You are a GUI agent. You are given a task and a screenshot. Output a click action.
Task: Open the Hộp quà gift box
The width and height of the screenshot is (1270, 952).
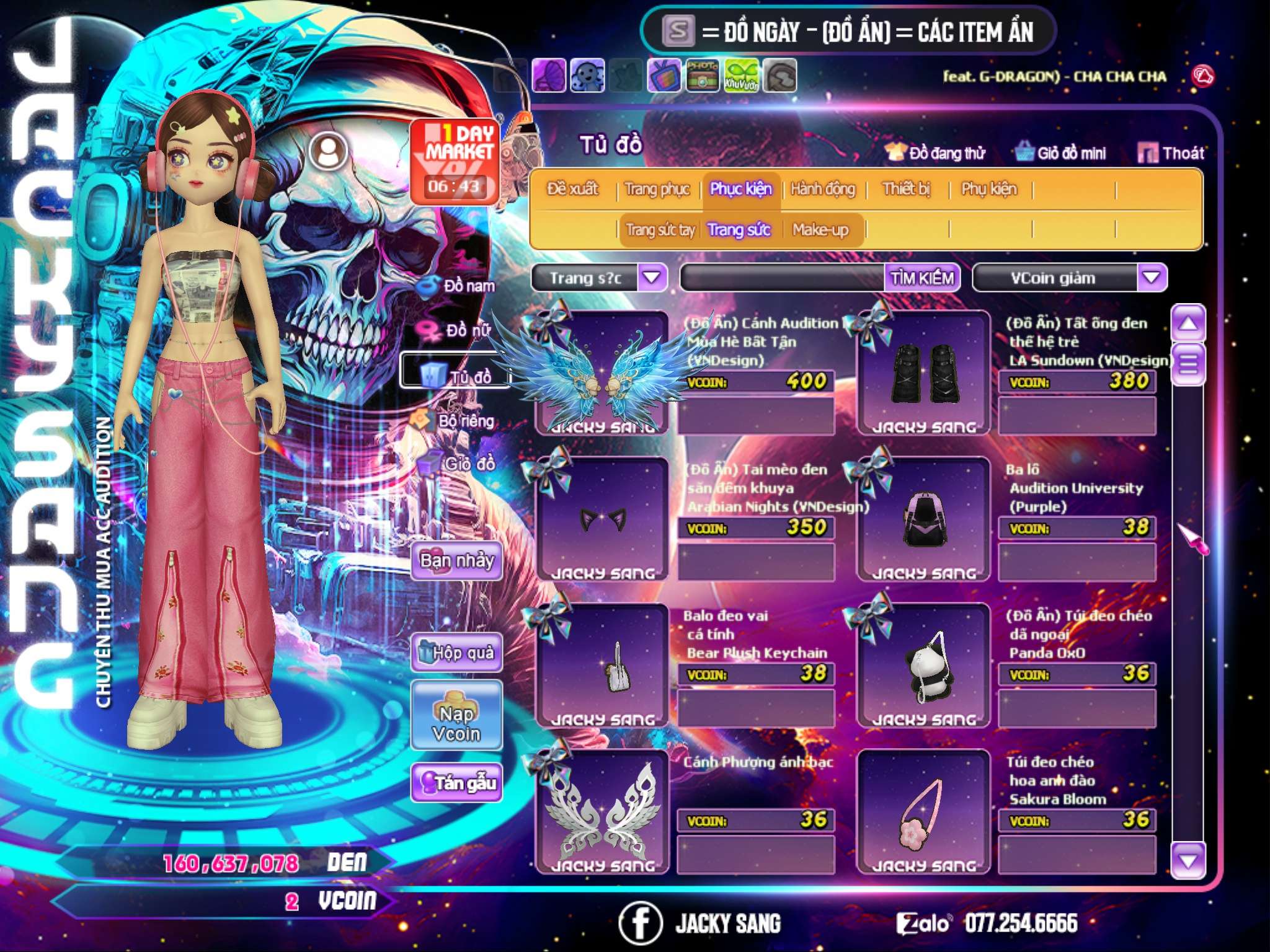coord(456,653)
